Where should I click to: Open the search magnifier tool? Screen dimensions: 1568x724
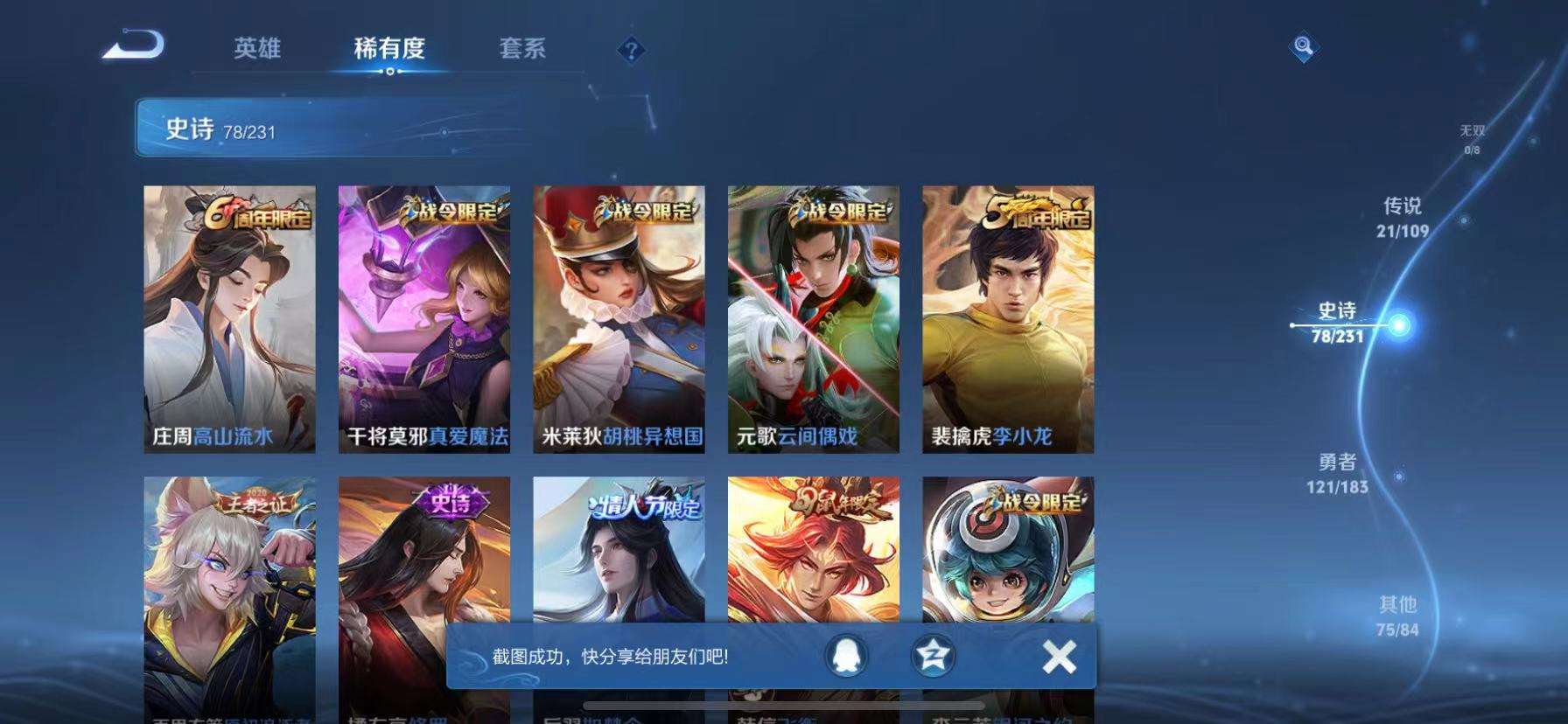tap(1303, 46)
